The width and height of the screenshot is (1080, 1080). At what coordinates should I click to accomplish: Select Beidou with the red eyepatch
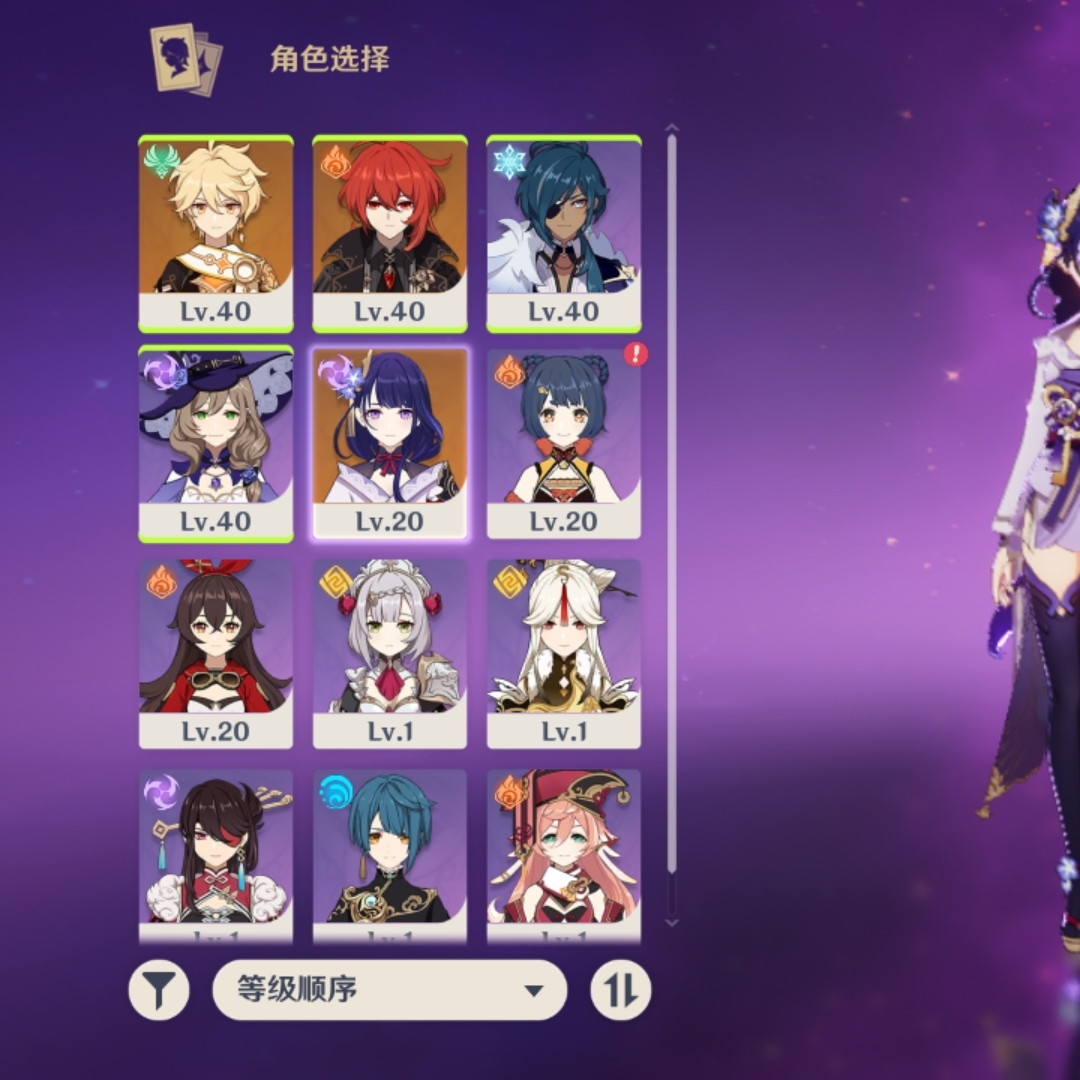click(216, 855)
